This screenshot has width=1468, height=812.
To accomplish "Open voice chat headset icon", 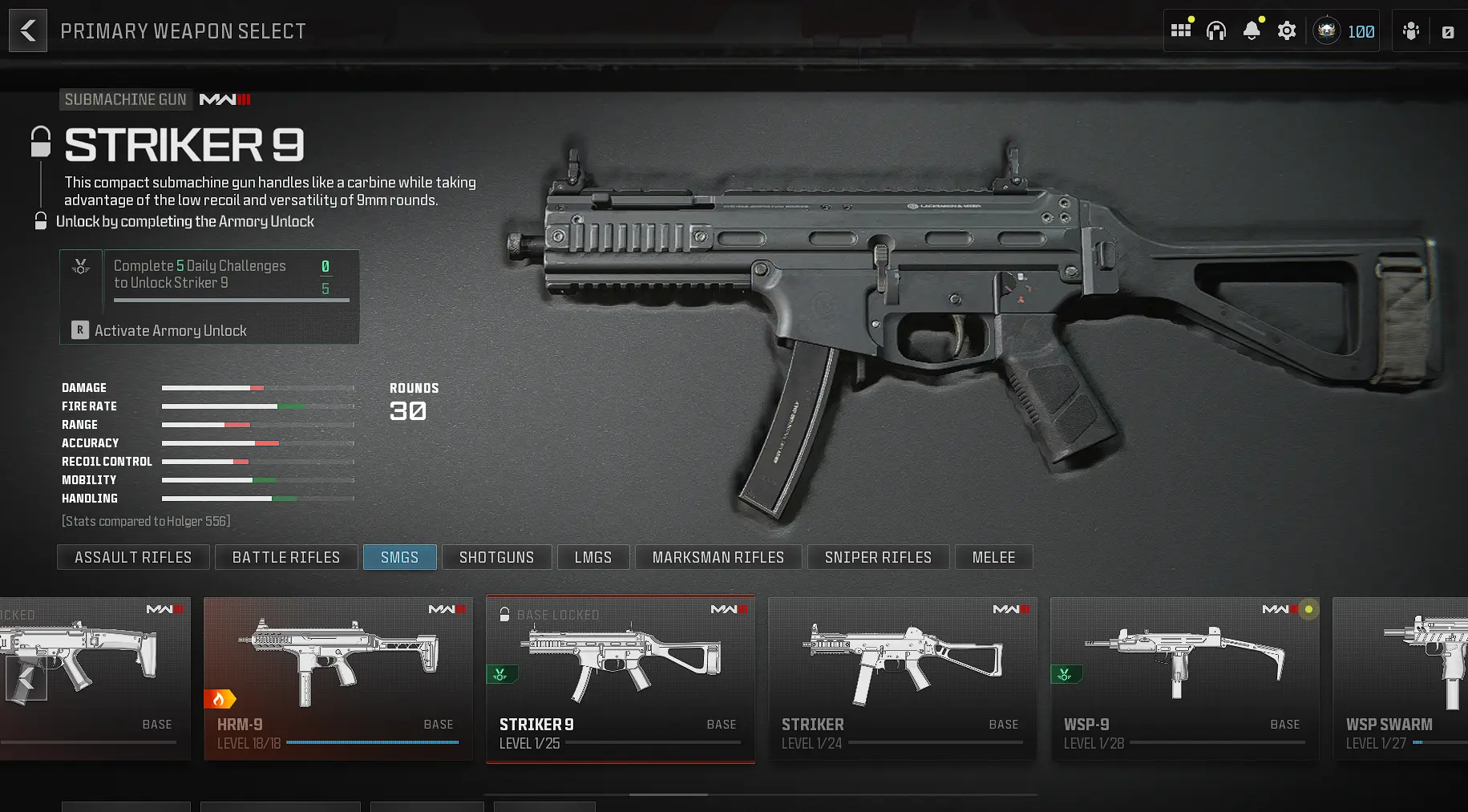I will pyautogui.click(x=1215, y=30).
